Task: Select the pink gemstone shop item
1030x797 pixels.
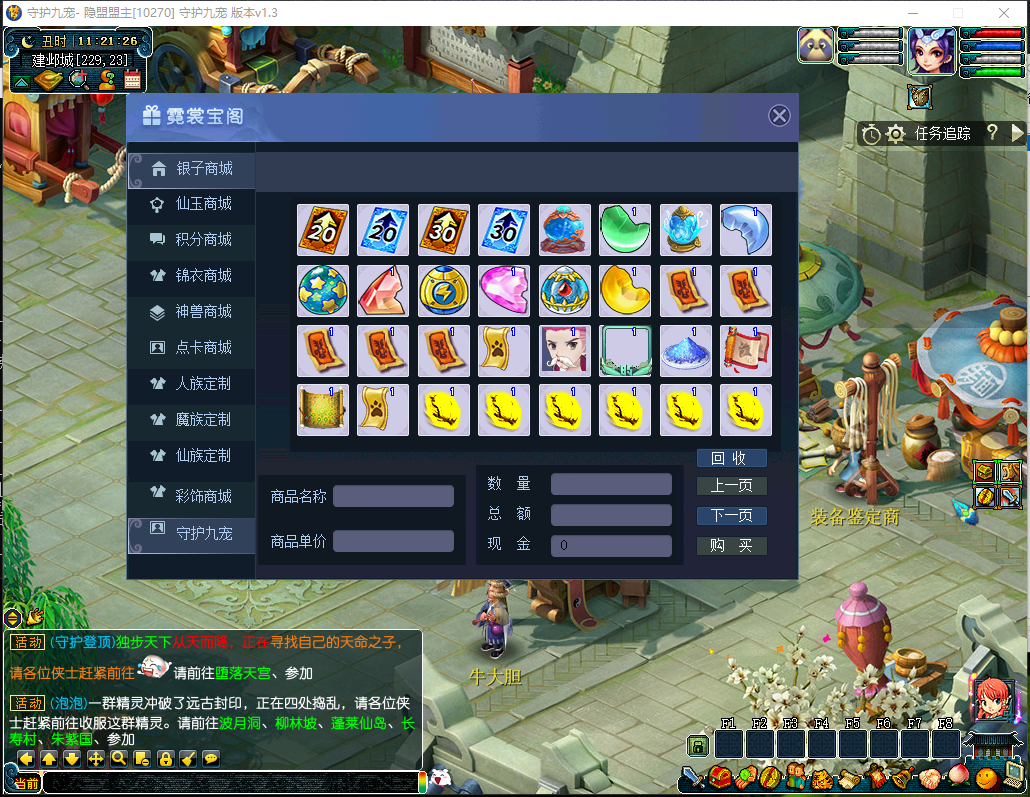Action: point(504,291)
